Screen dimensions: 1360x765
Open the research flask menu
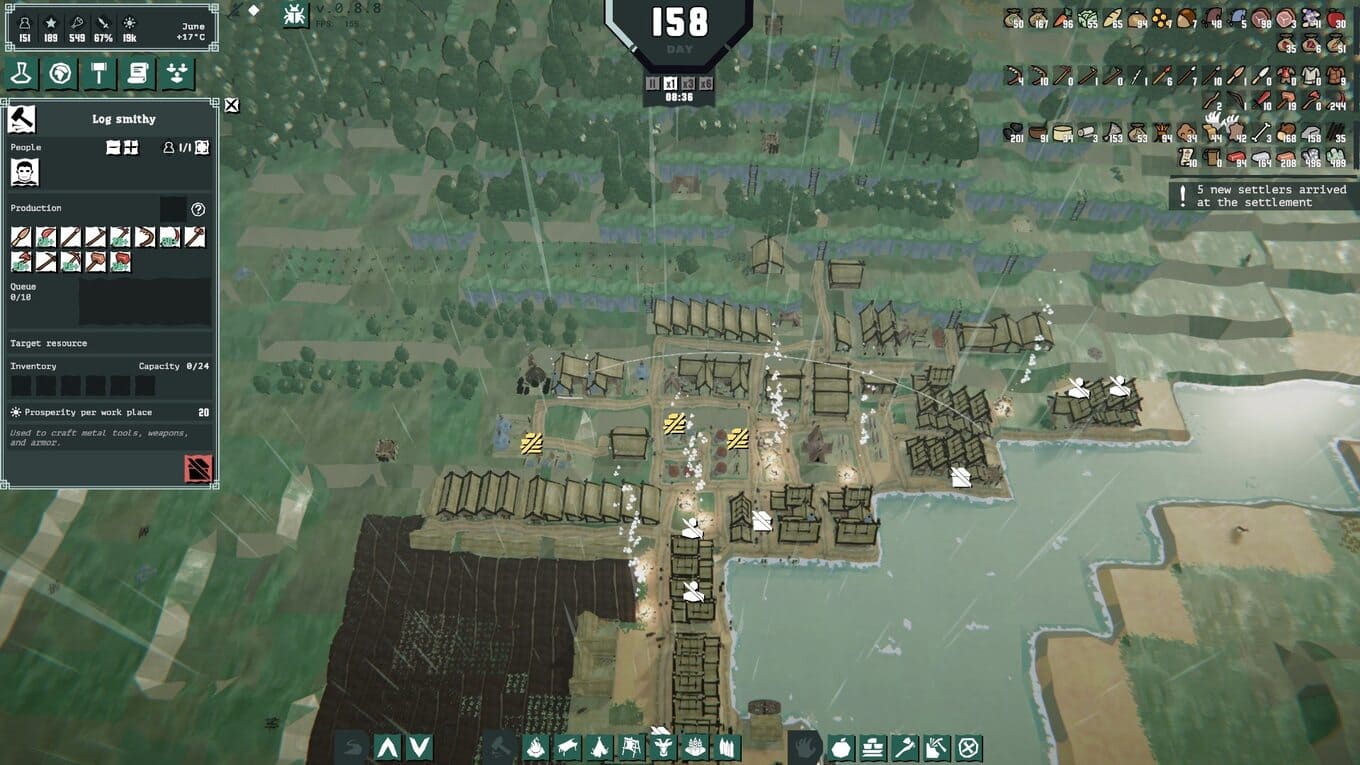[21, 74]
